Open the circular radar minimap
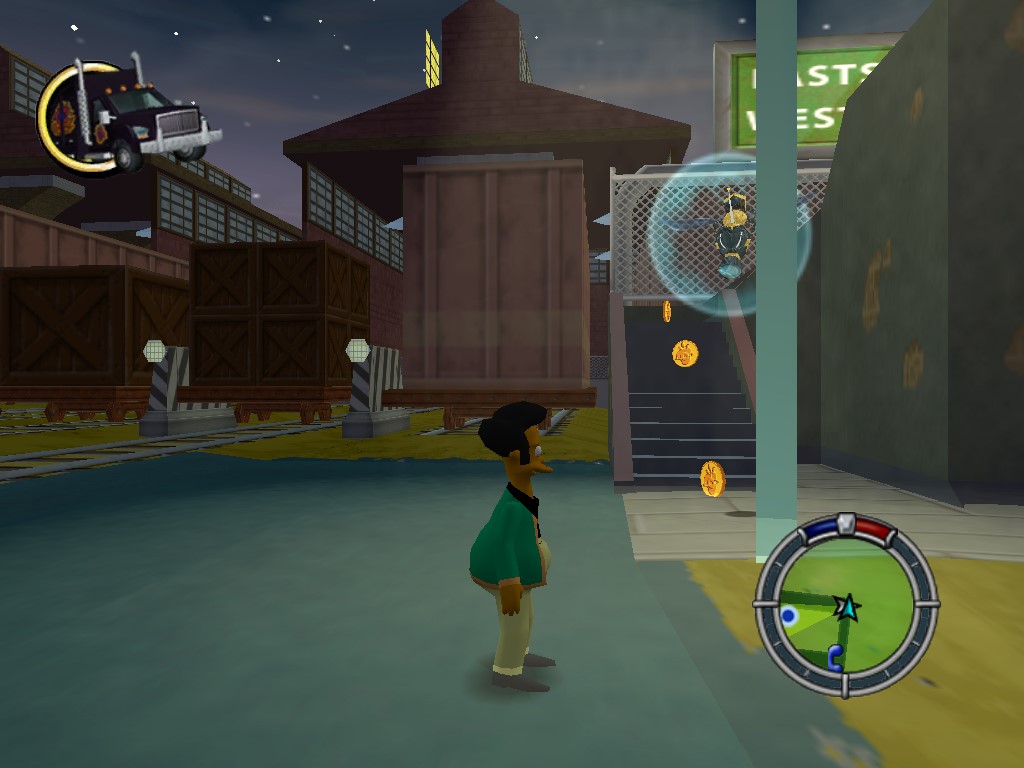The width and height of the screenshot is (1024, 768). 846,606
